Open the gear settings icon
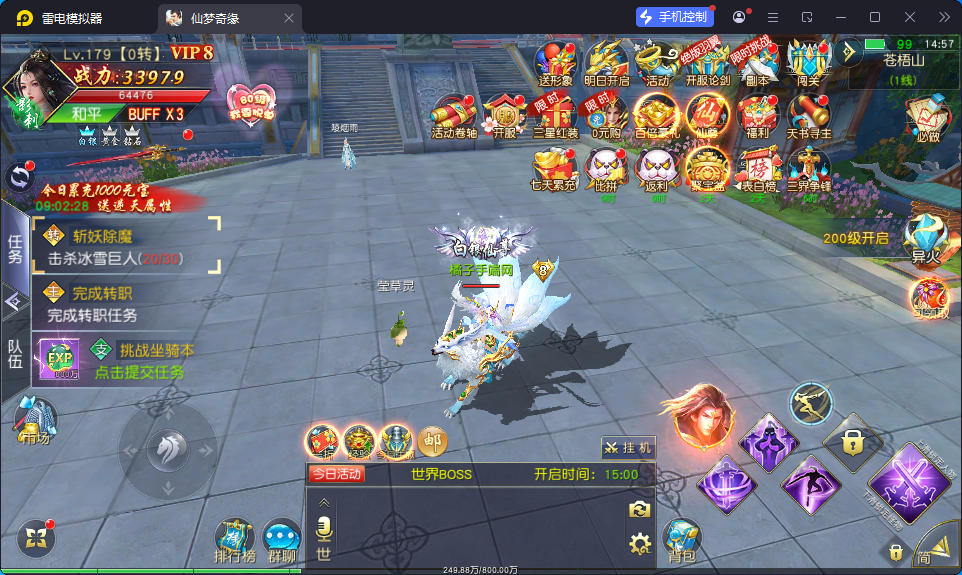Image resolution: width=962 pixels, height=575 pixels. [x=639, y=544]
